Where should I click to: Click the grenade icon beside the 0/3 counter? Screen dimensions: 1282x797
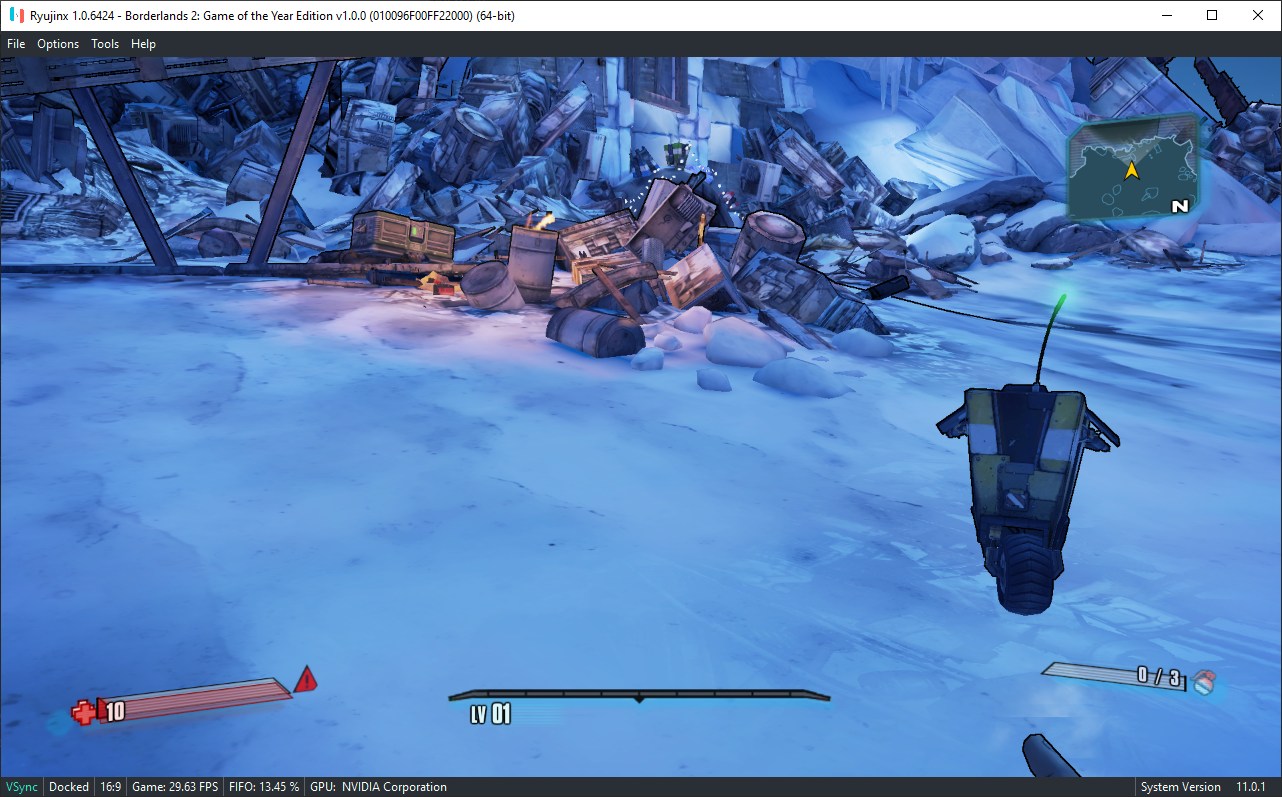1203,680
